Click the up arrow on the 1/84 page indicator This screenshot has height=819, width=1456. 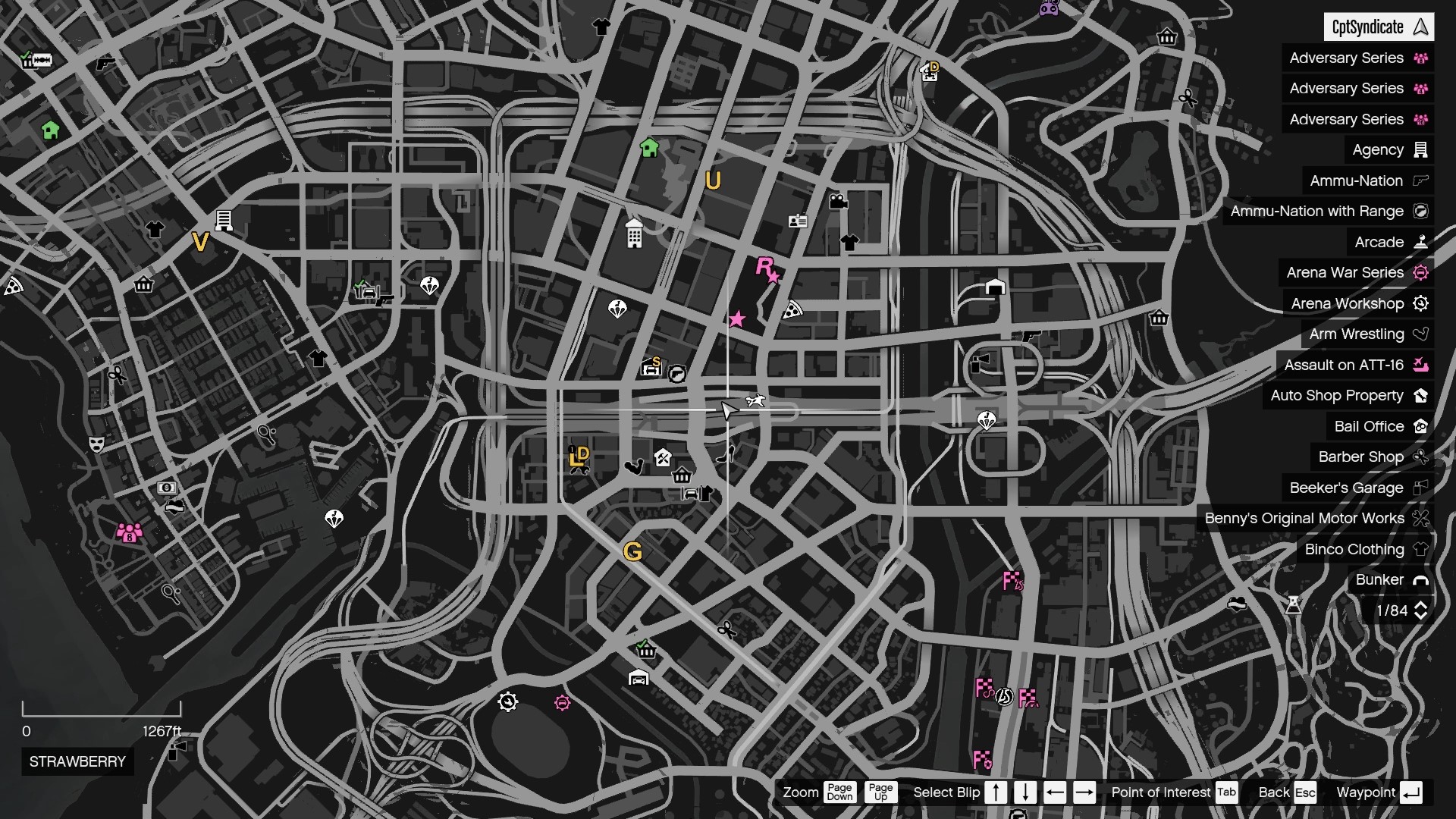[1422, 605]
